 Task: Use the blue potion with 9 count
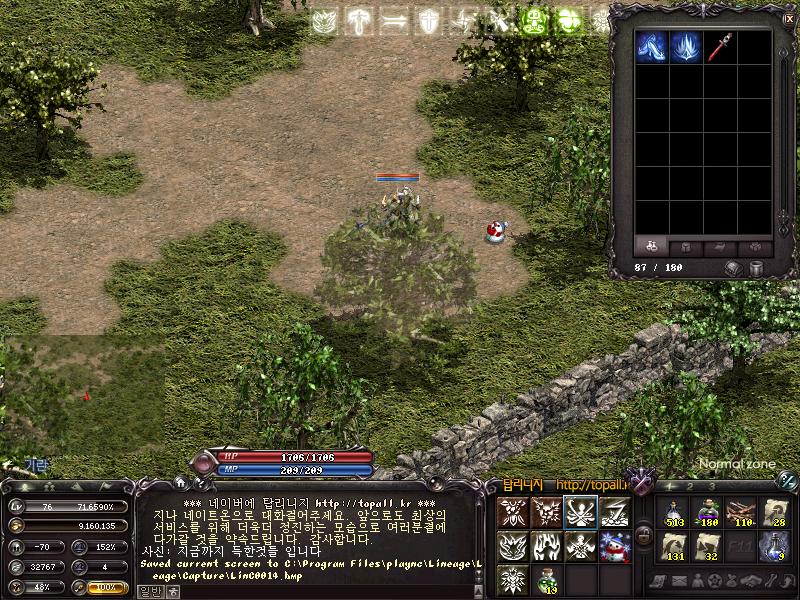tap(775, 546)
